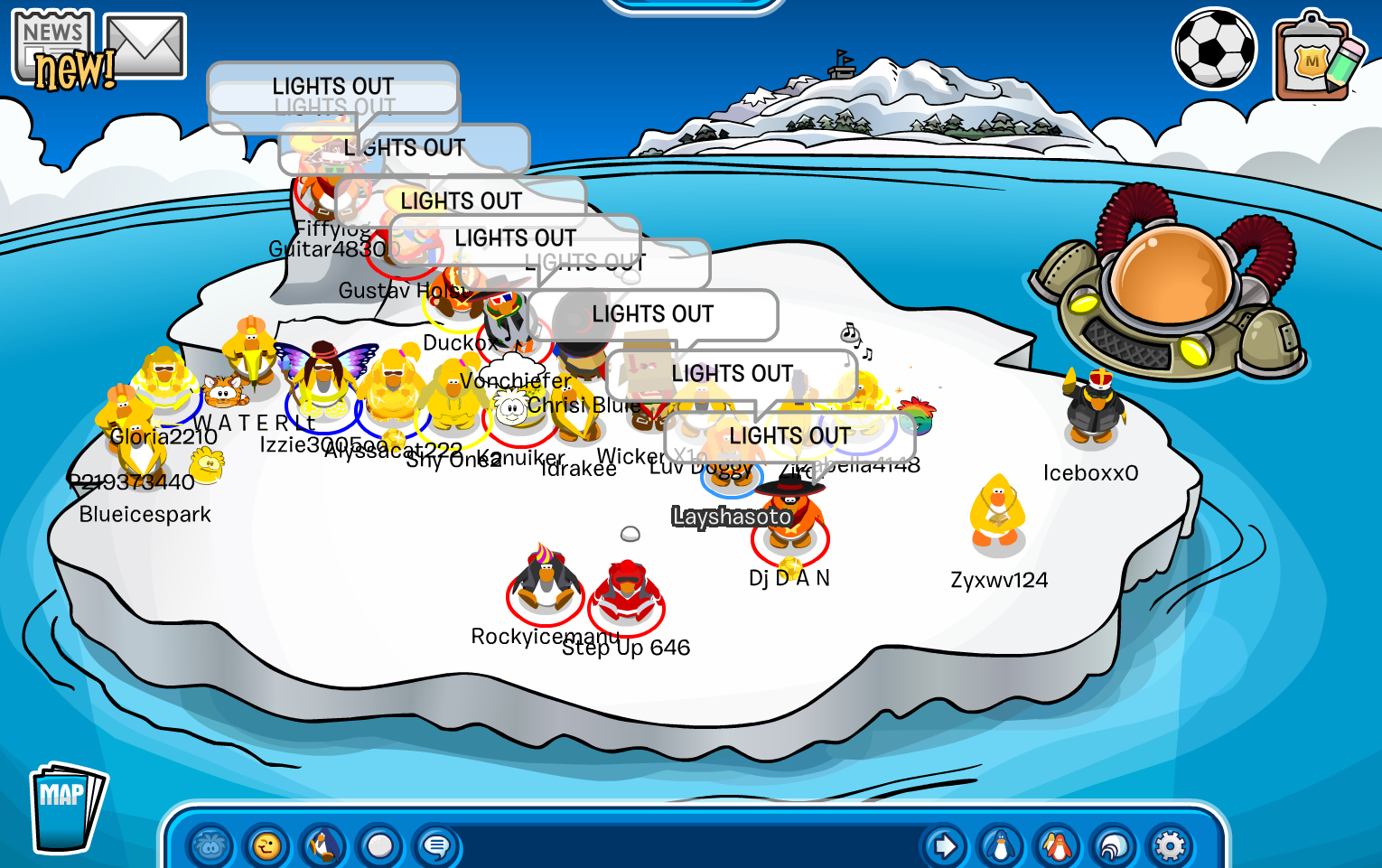Open your blue penguin player card
The height and width of the screenshot is (868, 1382).
(x=1001, y=847)
